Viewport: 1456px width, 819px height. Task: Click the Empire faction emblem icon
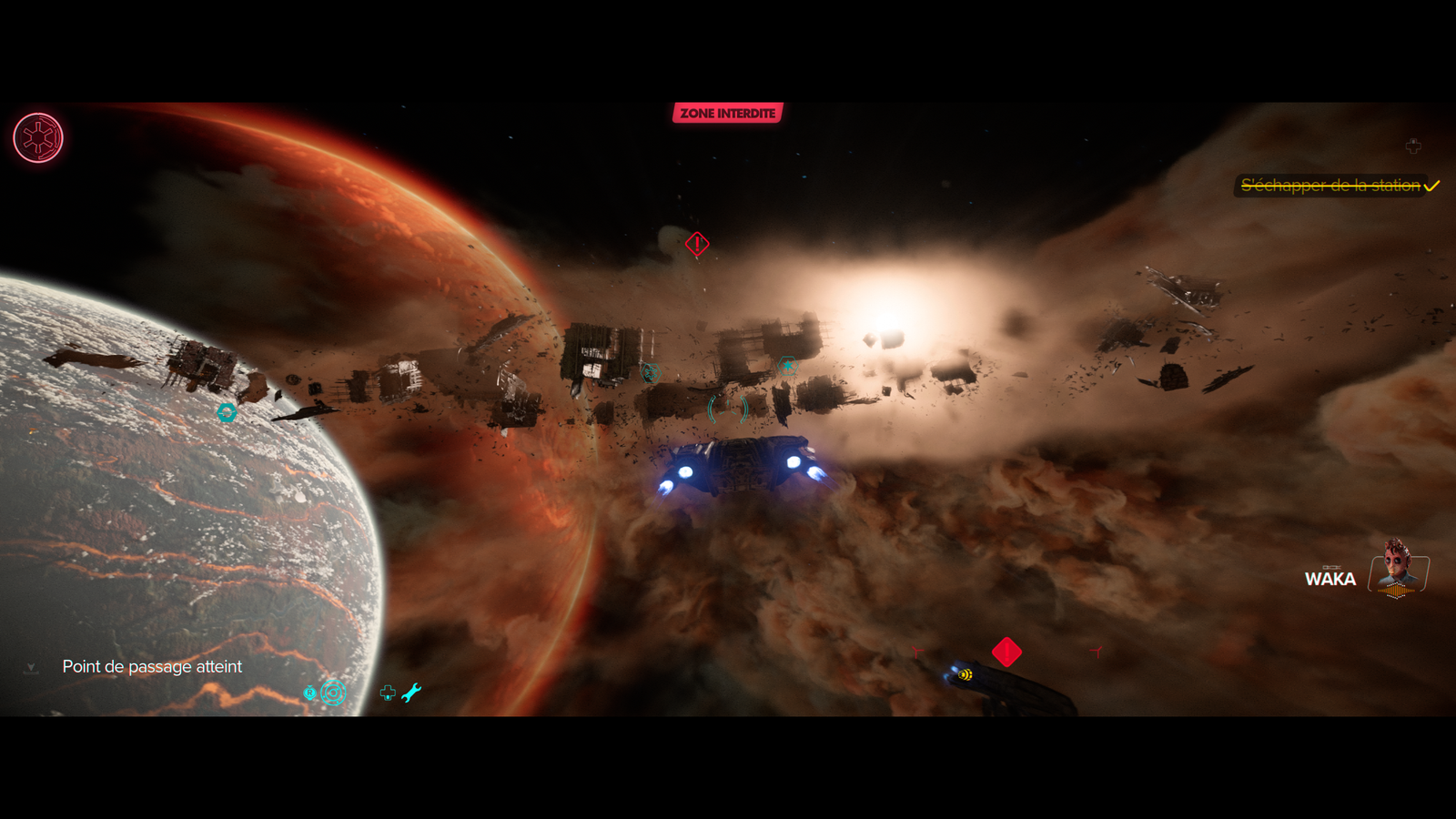[x=38, y=138]
